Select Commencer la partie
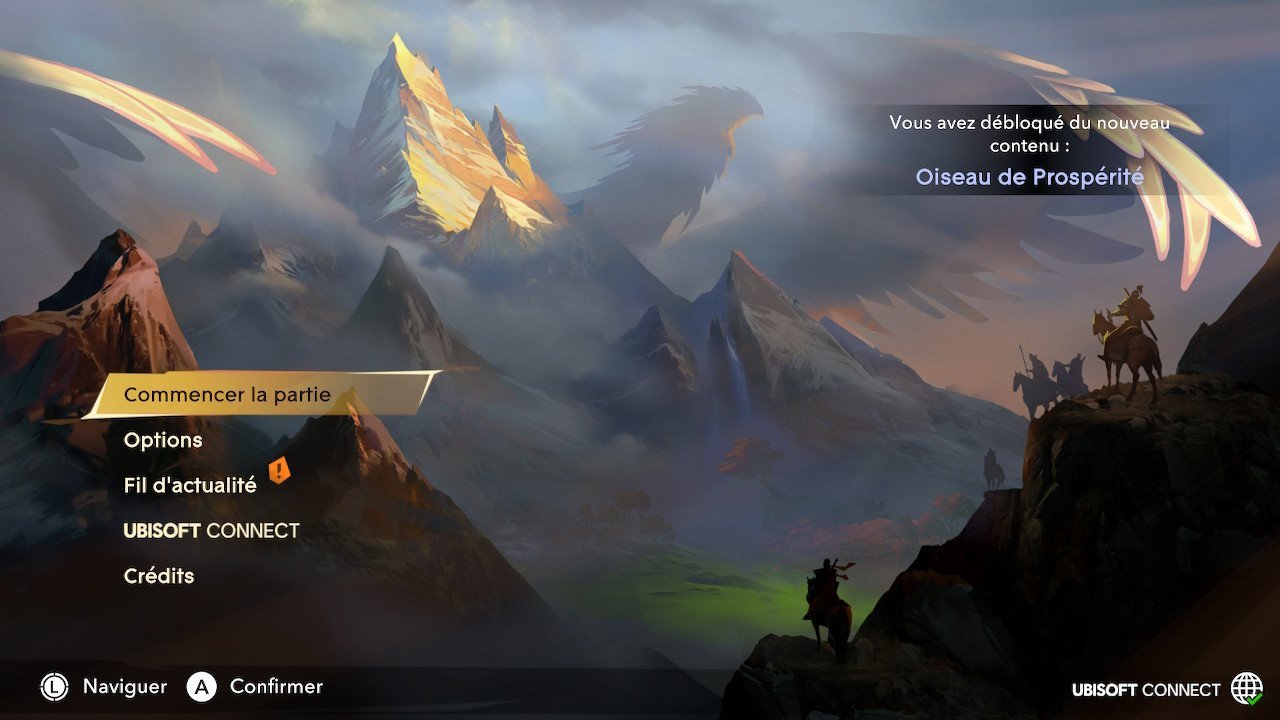The width and height of the screenshot is (1280, 720). click(x=227, y=395)
